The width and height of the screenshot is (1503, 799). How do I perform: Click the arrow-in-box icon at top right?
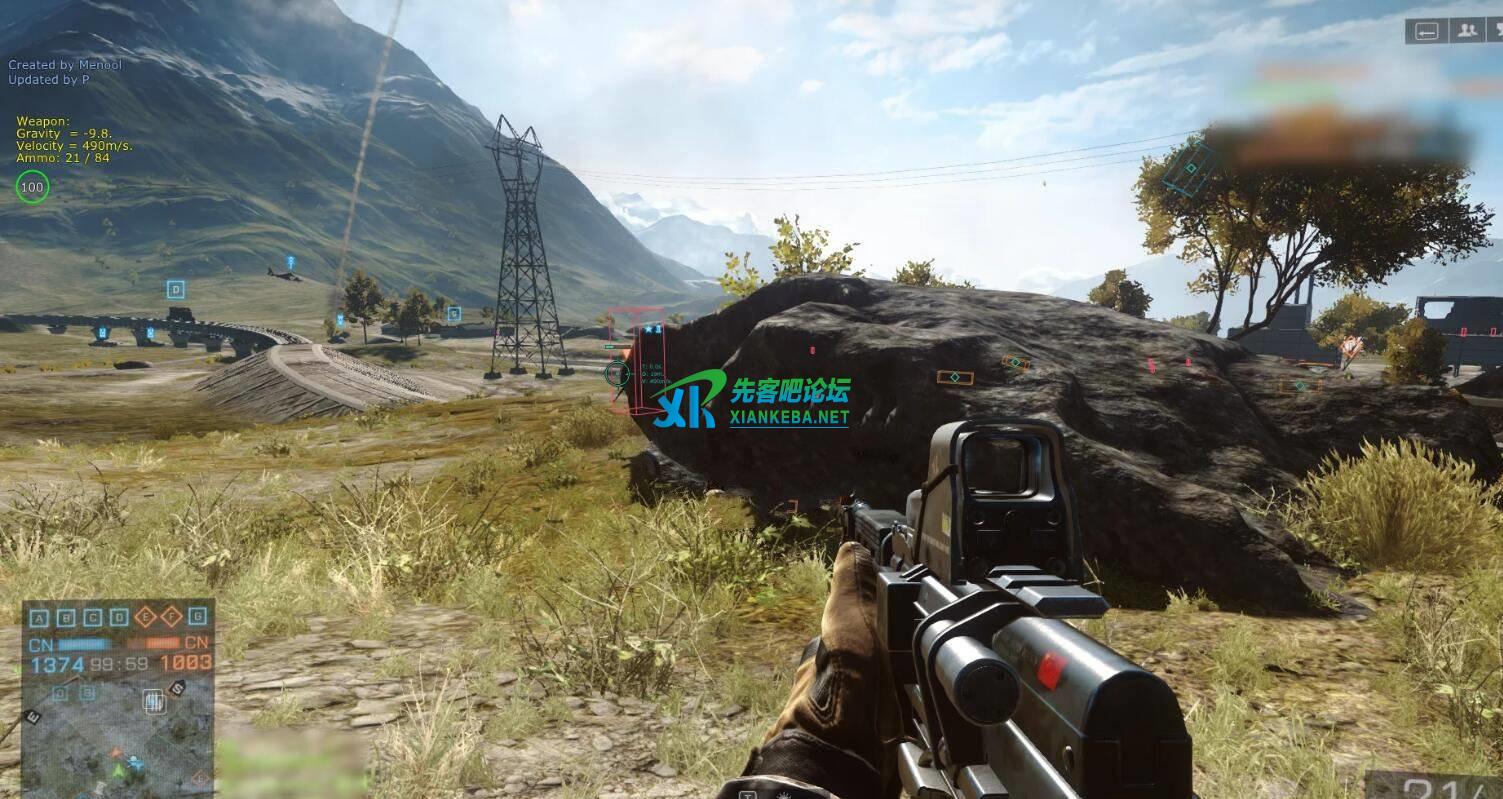(1427, 31)
